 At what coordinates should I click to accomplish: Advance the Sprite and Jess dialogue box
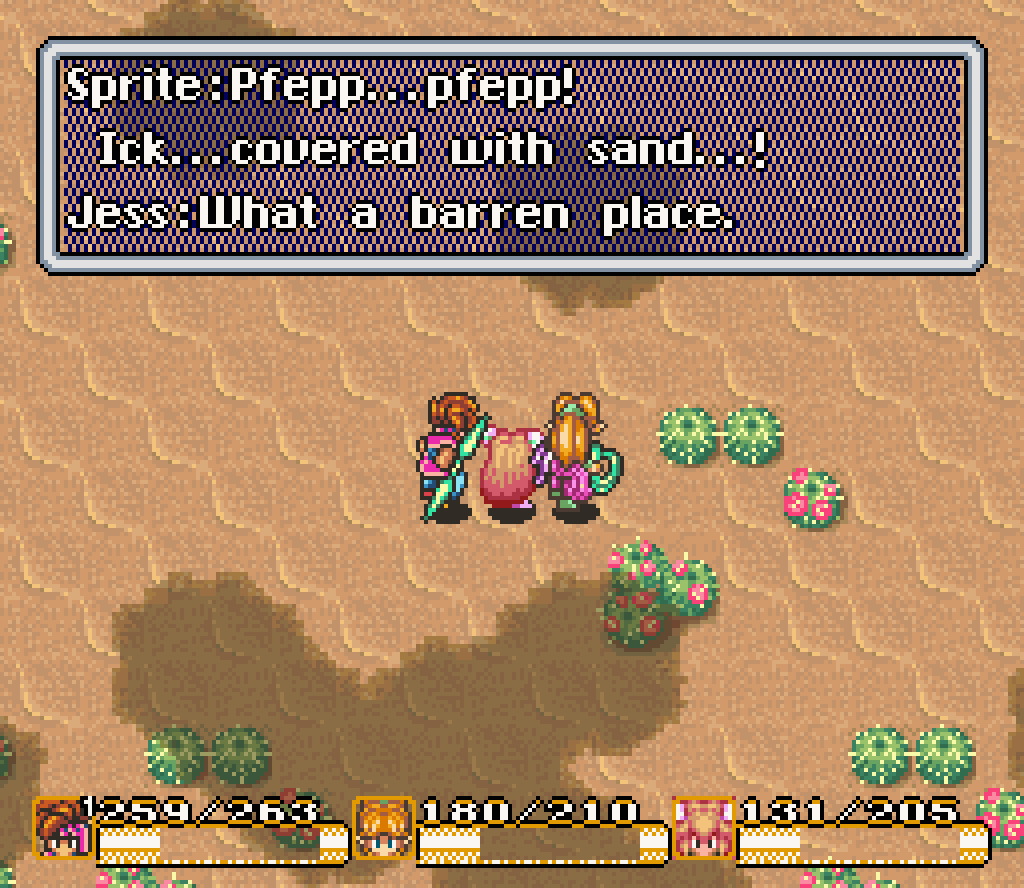coord(510,155)
